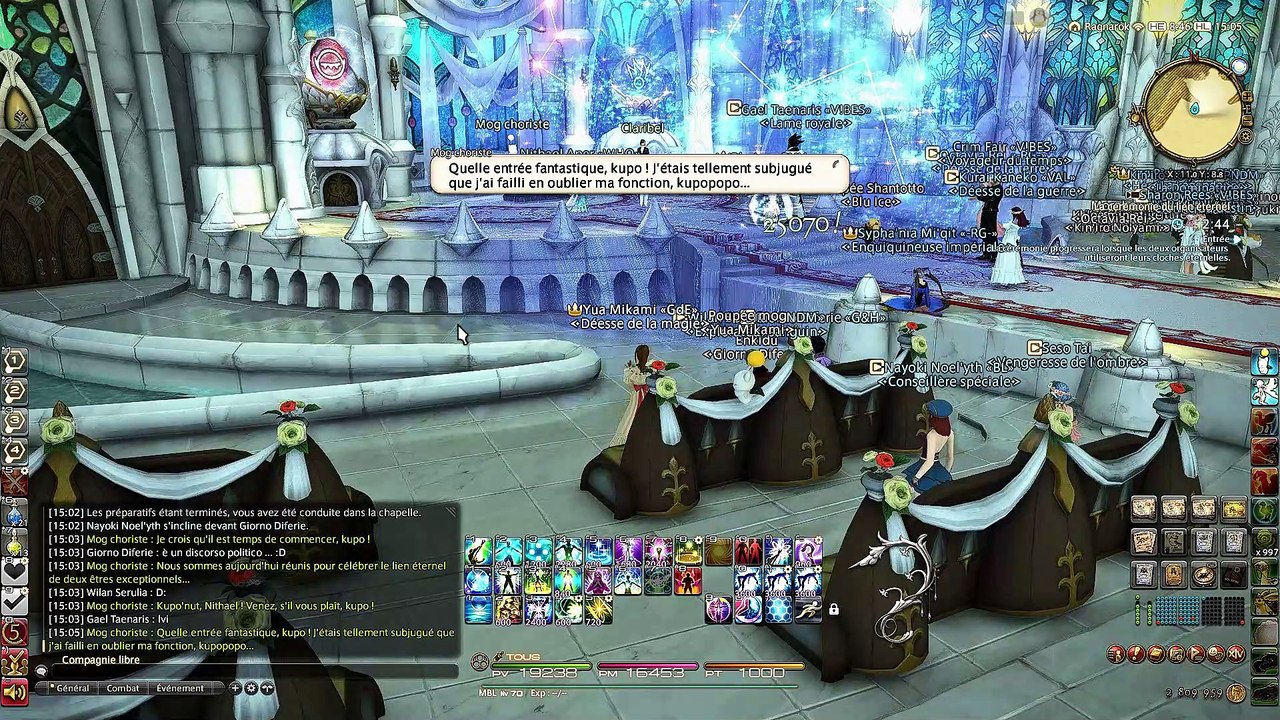This screenshot has width=1280, height=720.
Task: Use the yellow starburst ability costing 720
Action: 598,610
